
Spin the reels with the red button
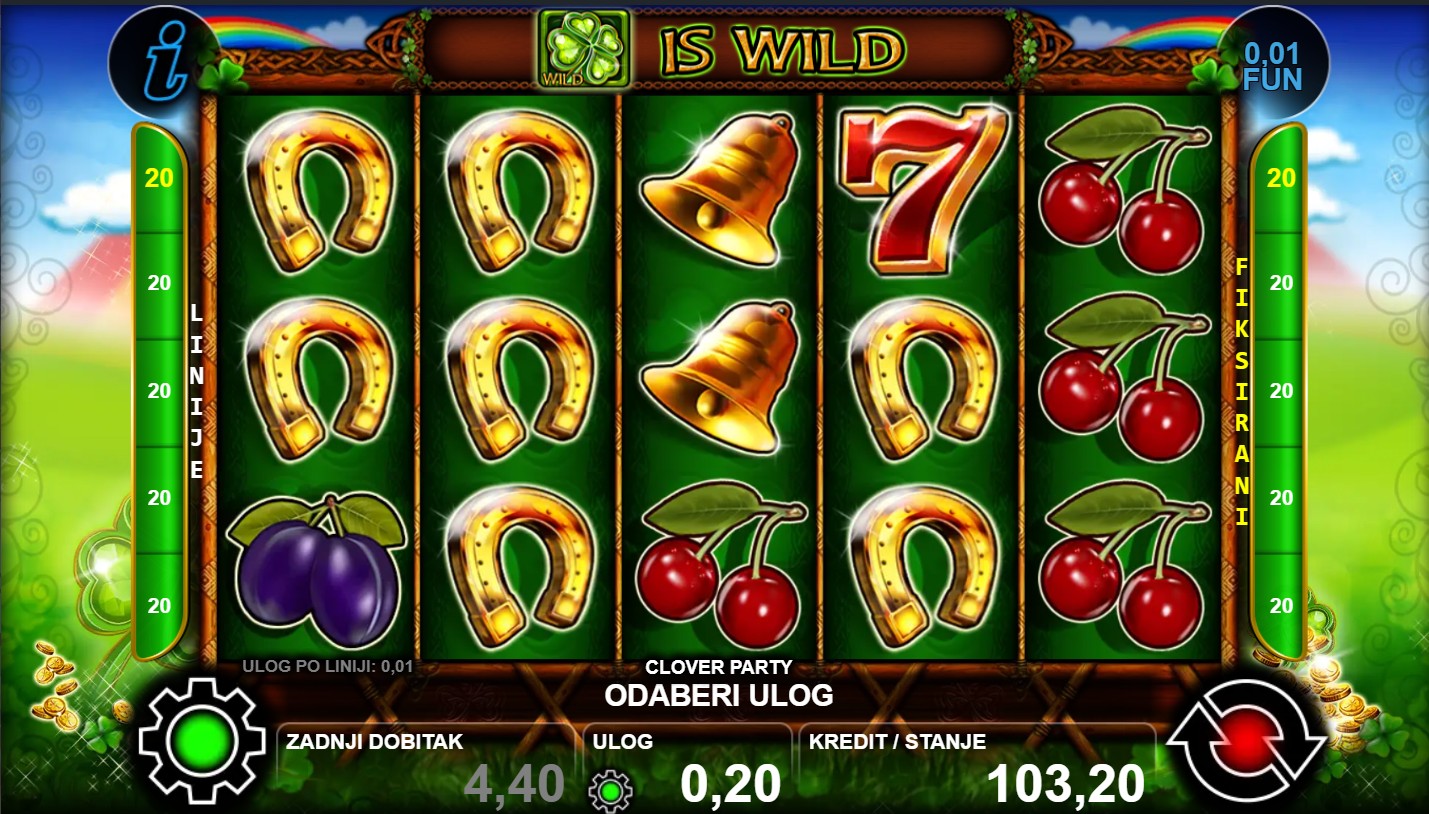[x=1246, y=741]
